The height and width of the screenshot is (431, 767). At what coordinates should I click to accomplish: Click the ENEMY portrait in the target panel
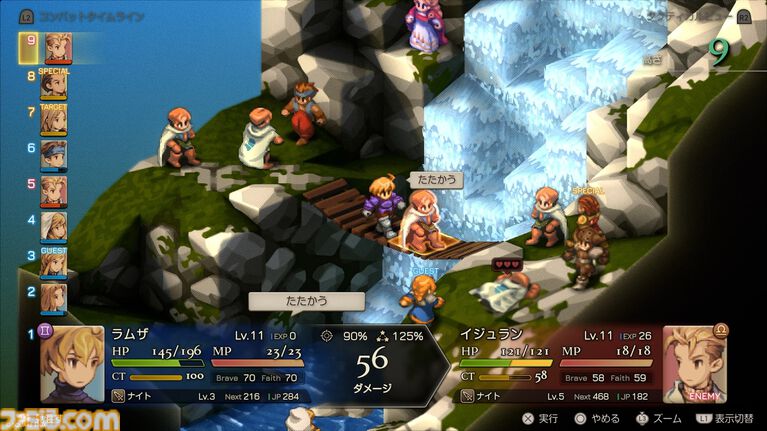pos(694,364)
